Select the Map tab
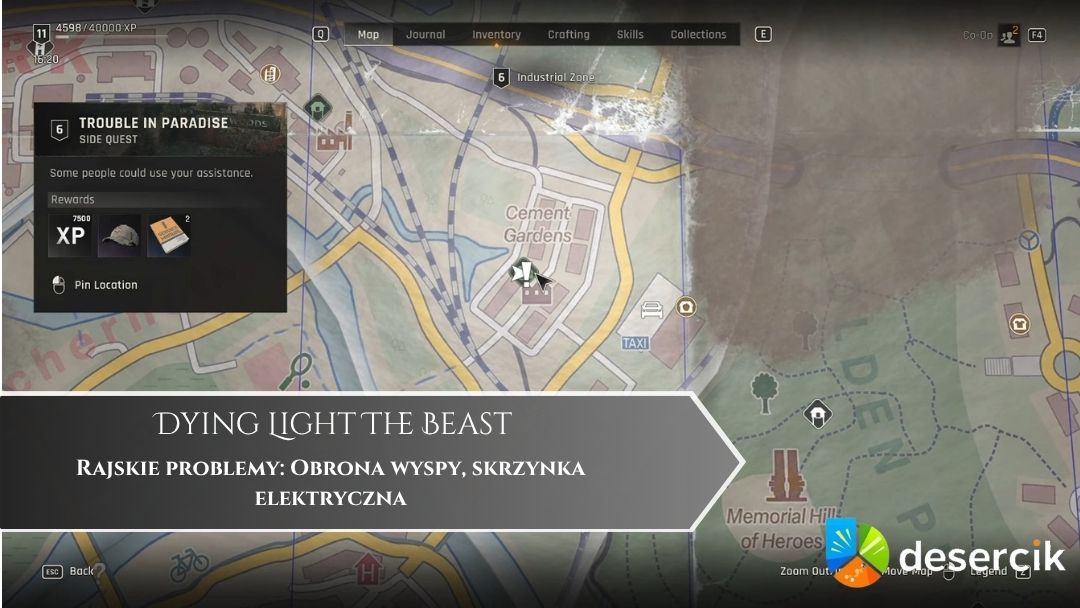Viewport: 1080px width, 608px height. 368,34
